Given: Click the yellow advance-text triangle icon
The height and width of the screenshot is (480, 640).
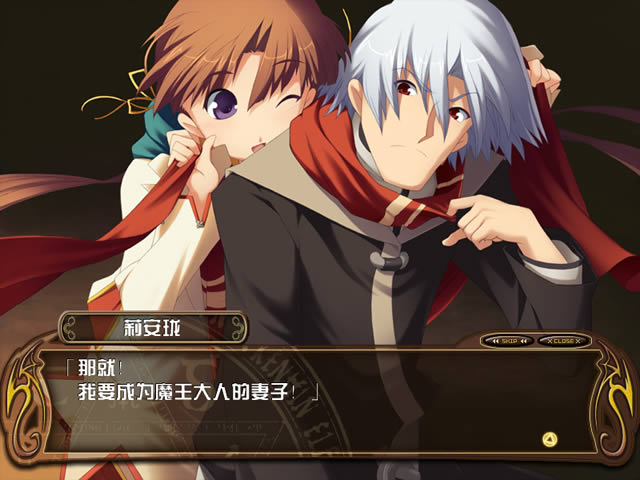Looking at the screenshot, I should coord(548,438).
